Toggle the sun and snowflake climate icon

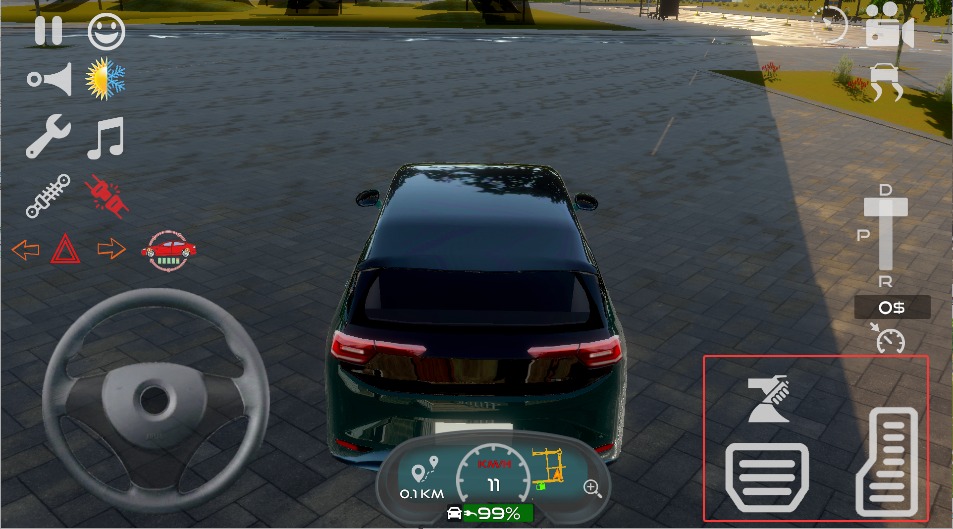pos(106,80)
